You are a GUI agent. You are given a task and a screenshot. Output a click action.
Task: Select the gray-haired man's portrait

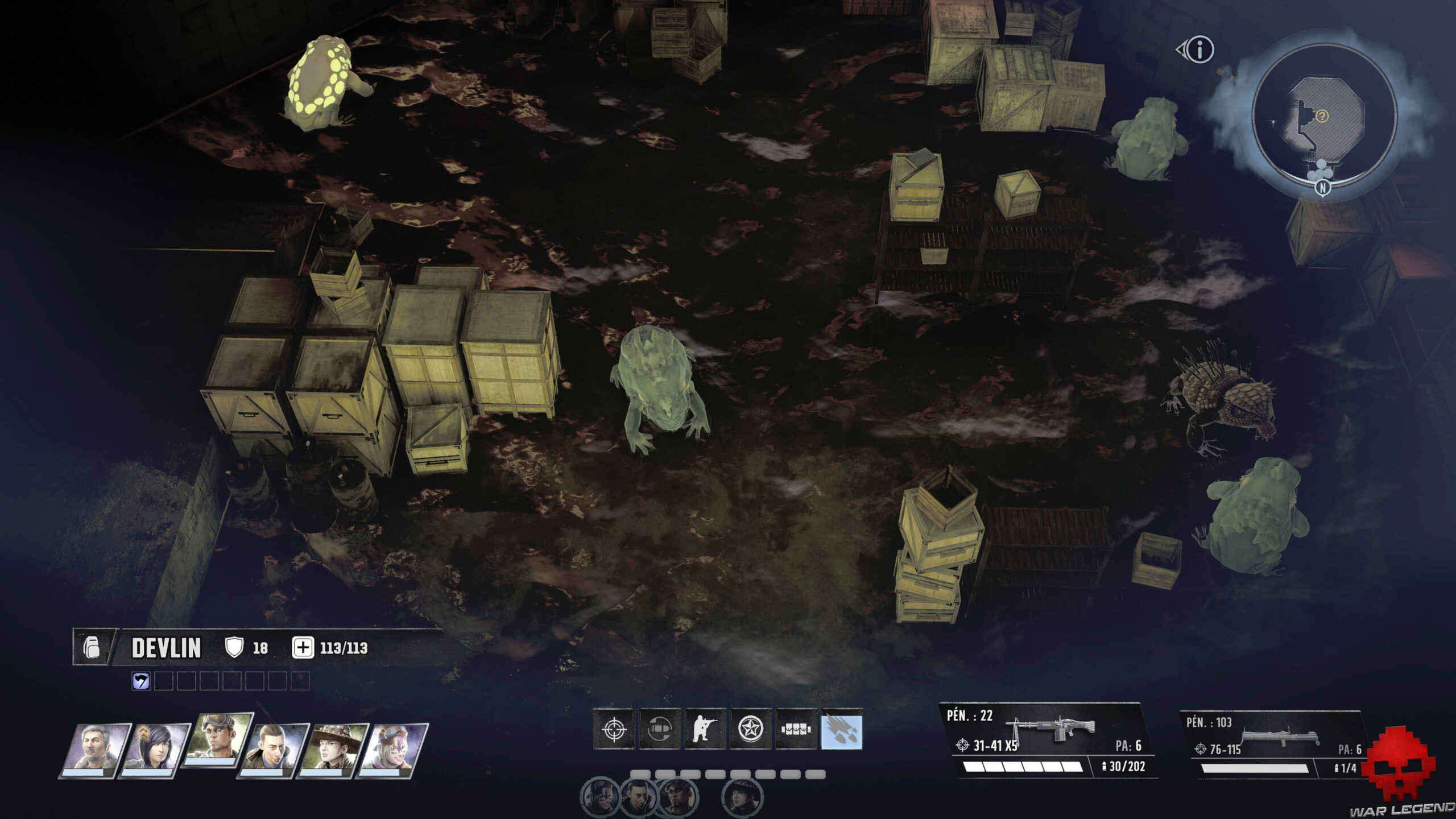(x=94, y=750)
